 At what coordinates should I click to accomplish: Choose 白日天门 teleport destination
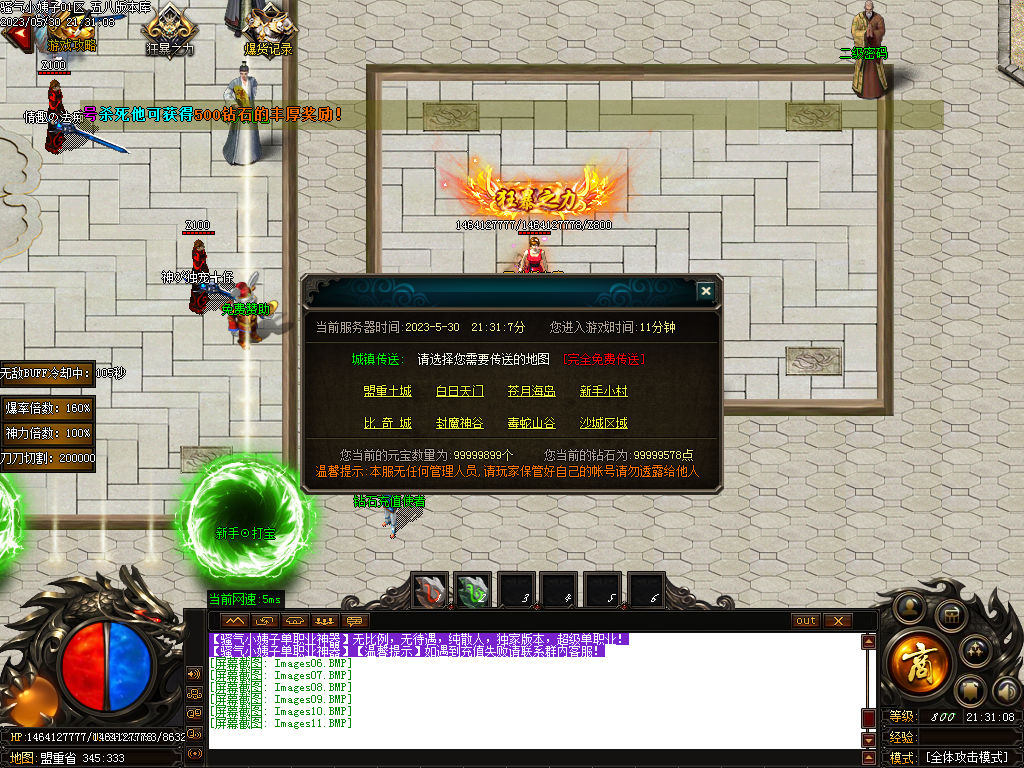coord(460,391)
